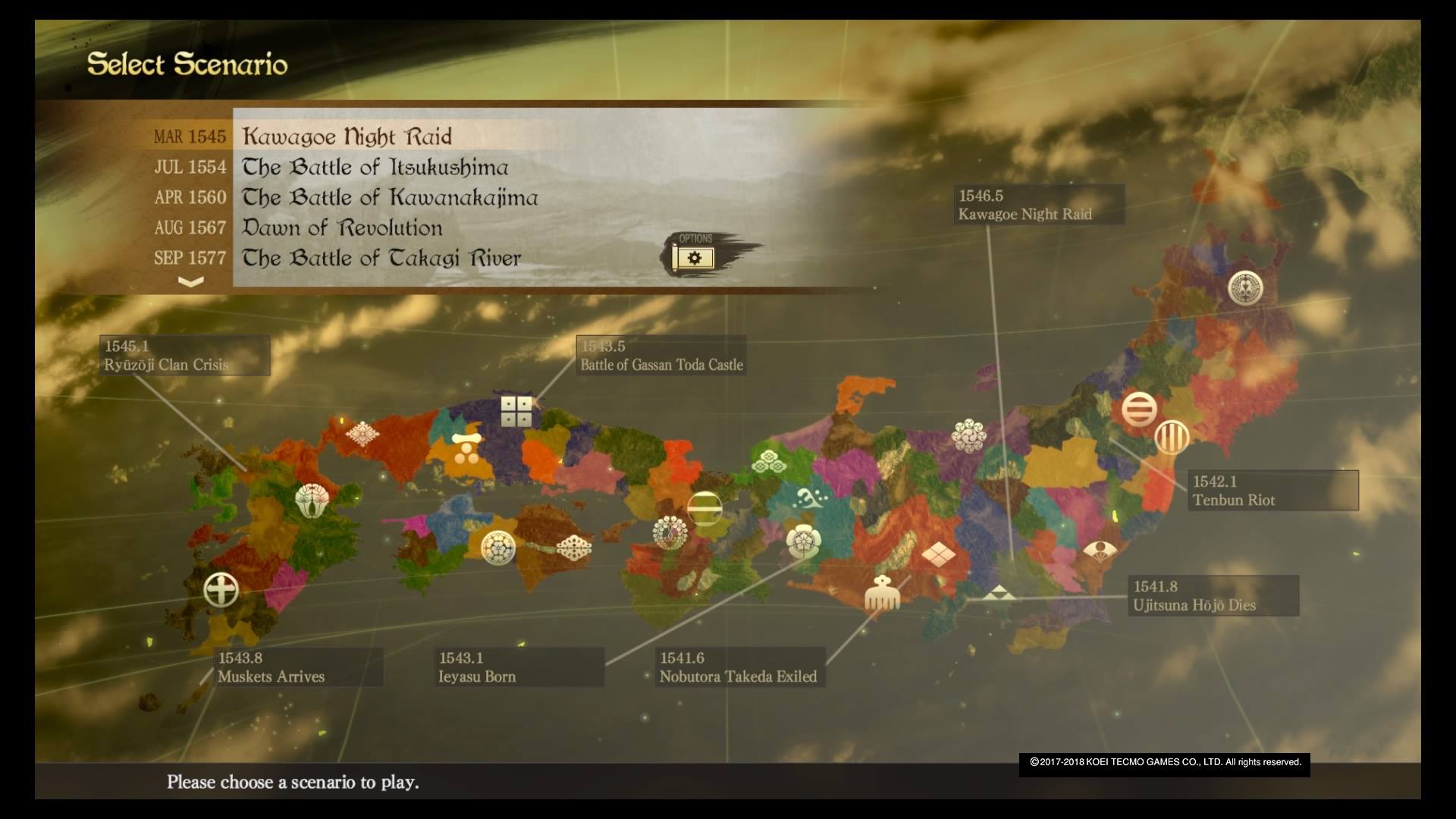Screen dimensions: 1456x819
Task: Select the four-squares clan crest on the map
Action: coord(516,411)
